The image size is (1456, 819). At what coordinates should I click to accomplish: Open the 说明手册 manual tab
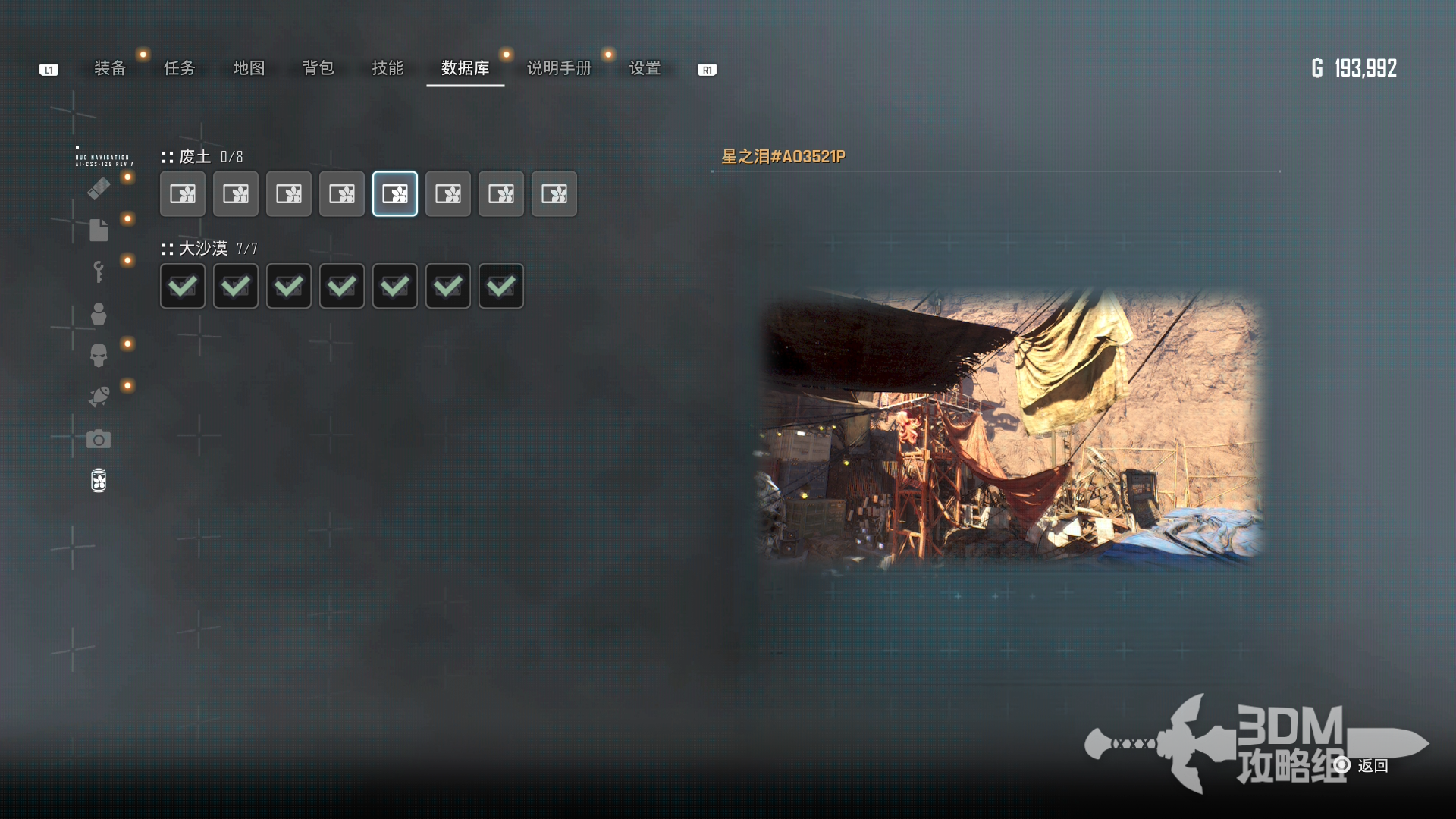(x=559, y=68)
